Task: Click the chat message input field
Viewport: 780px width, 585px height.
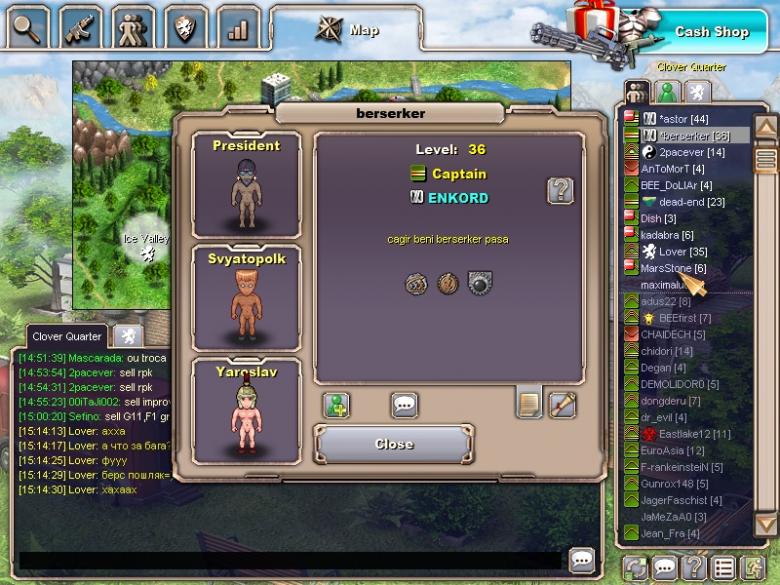Action: (x=290, y=561)
